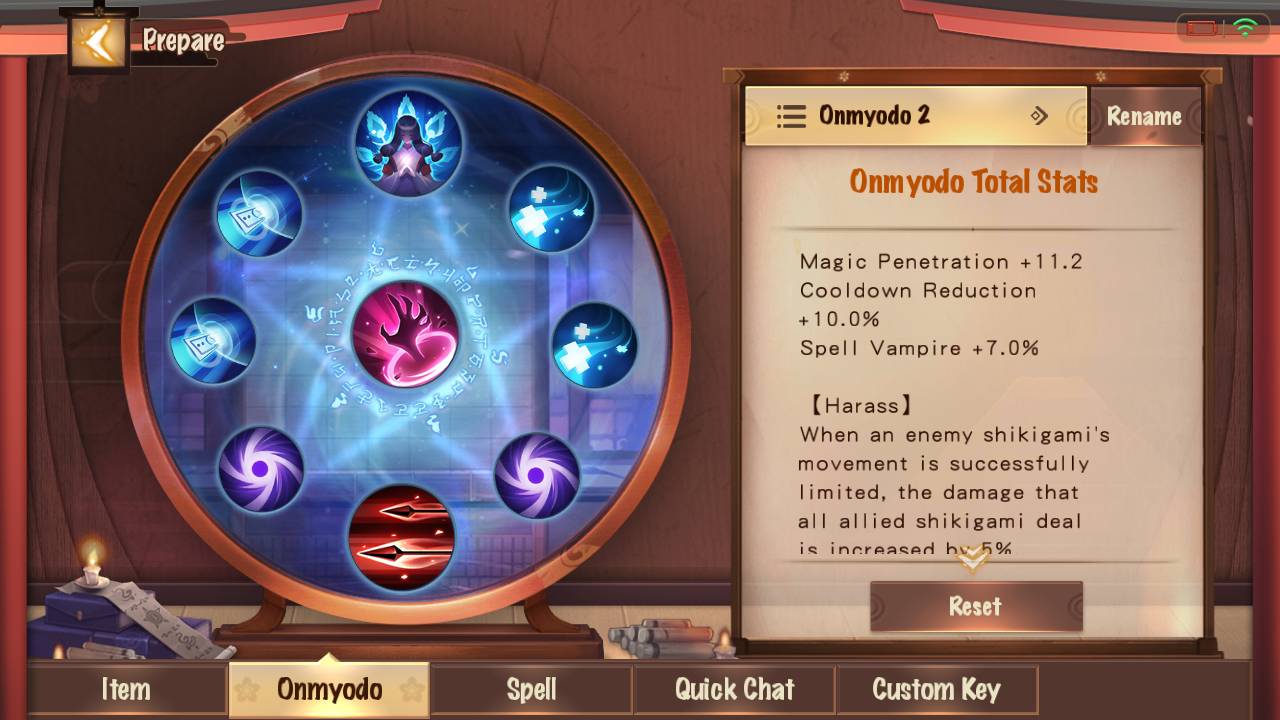The width and height of the screenshot is (1280, 720).
Task: Reset the Onmyodo configuration
Action: click(975, 606)
